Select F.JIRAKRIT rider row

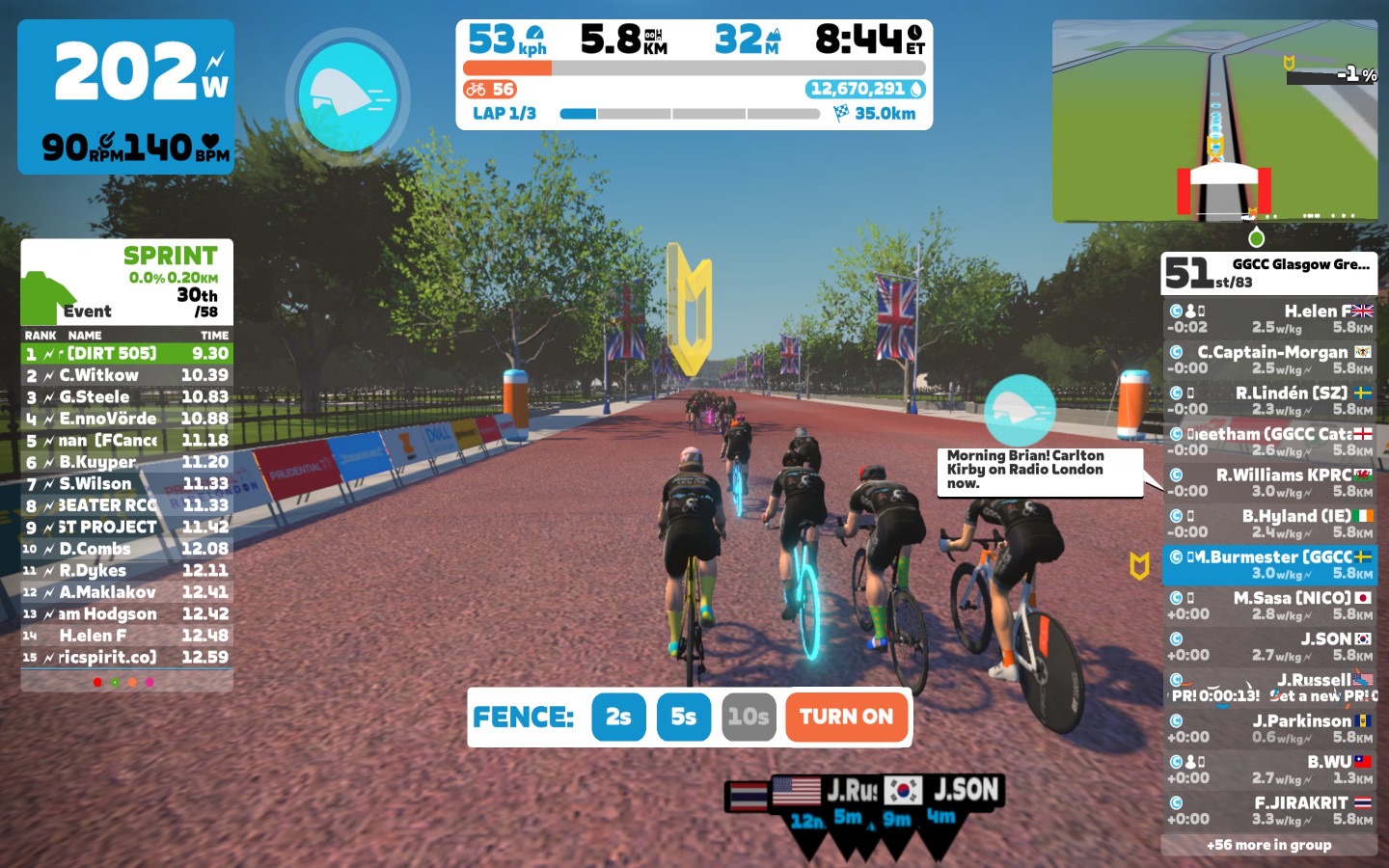click(x=1269, y=810)
